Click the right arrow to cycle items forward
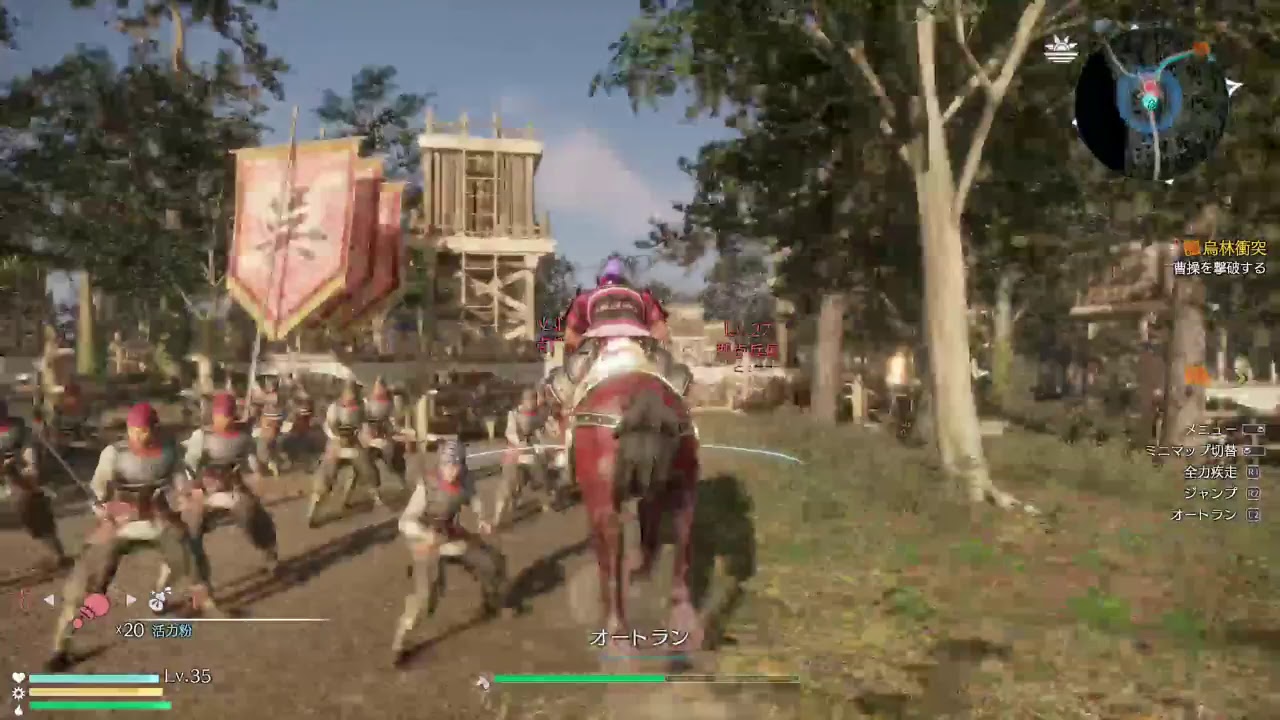This screenshot has width=1280, height=720. tap(130, 598)
